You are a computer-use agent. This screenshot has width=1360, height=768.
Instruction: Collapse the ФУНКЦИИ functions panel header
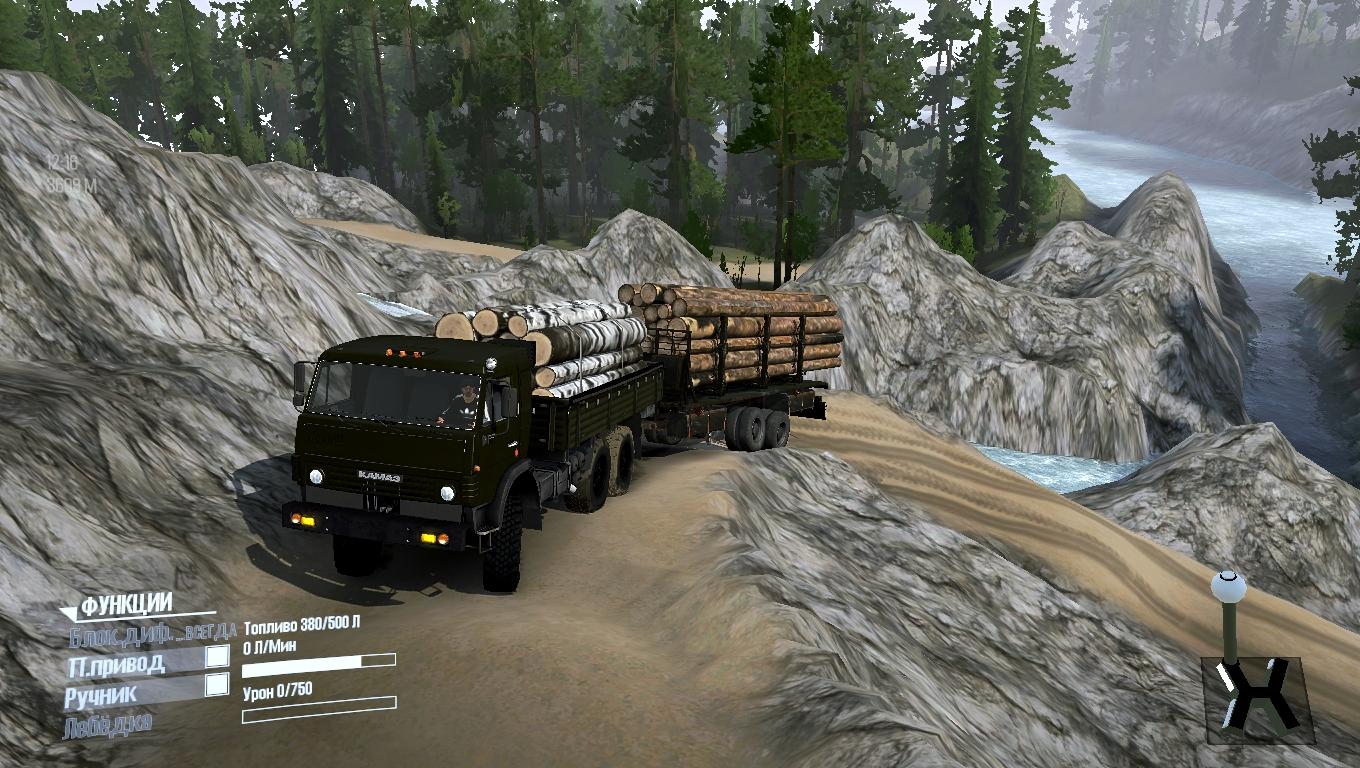pyautogui.click(x=125, y=605)
